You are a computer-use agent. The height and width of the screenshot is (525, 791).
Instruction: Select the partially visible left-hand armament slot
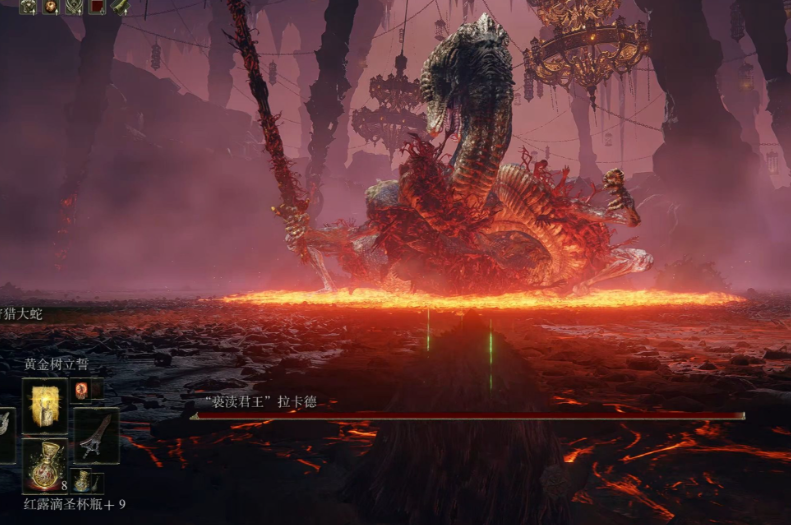coord(6,436)
